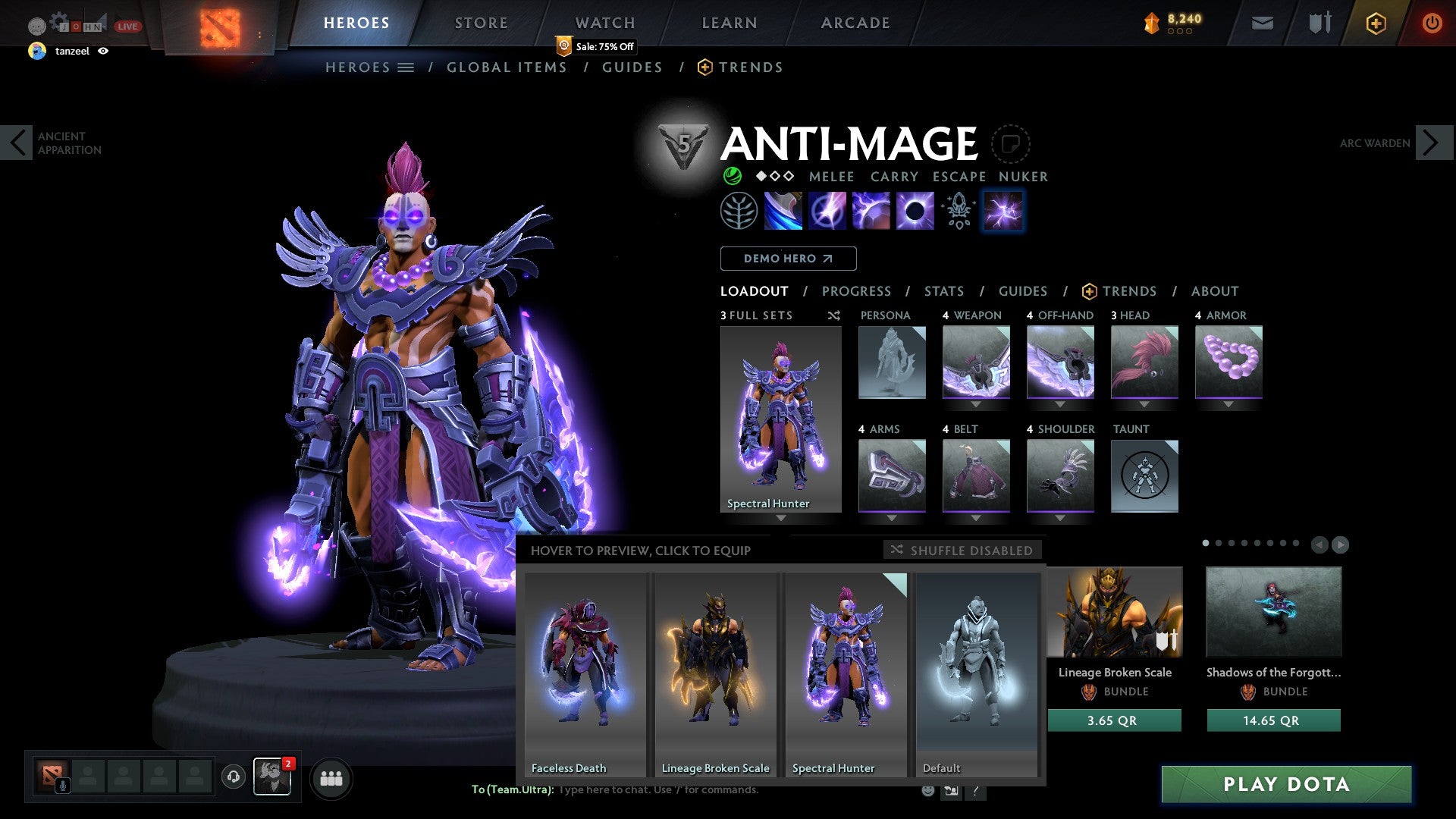
Task: Switch to the Progress tab
Action: point(856,290)
